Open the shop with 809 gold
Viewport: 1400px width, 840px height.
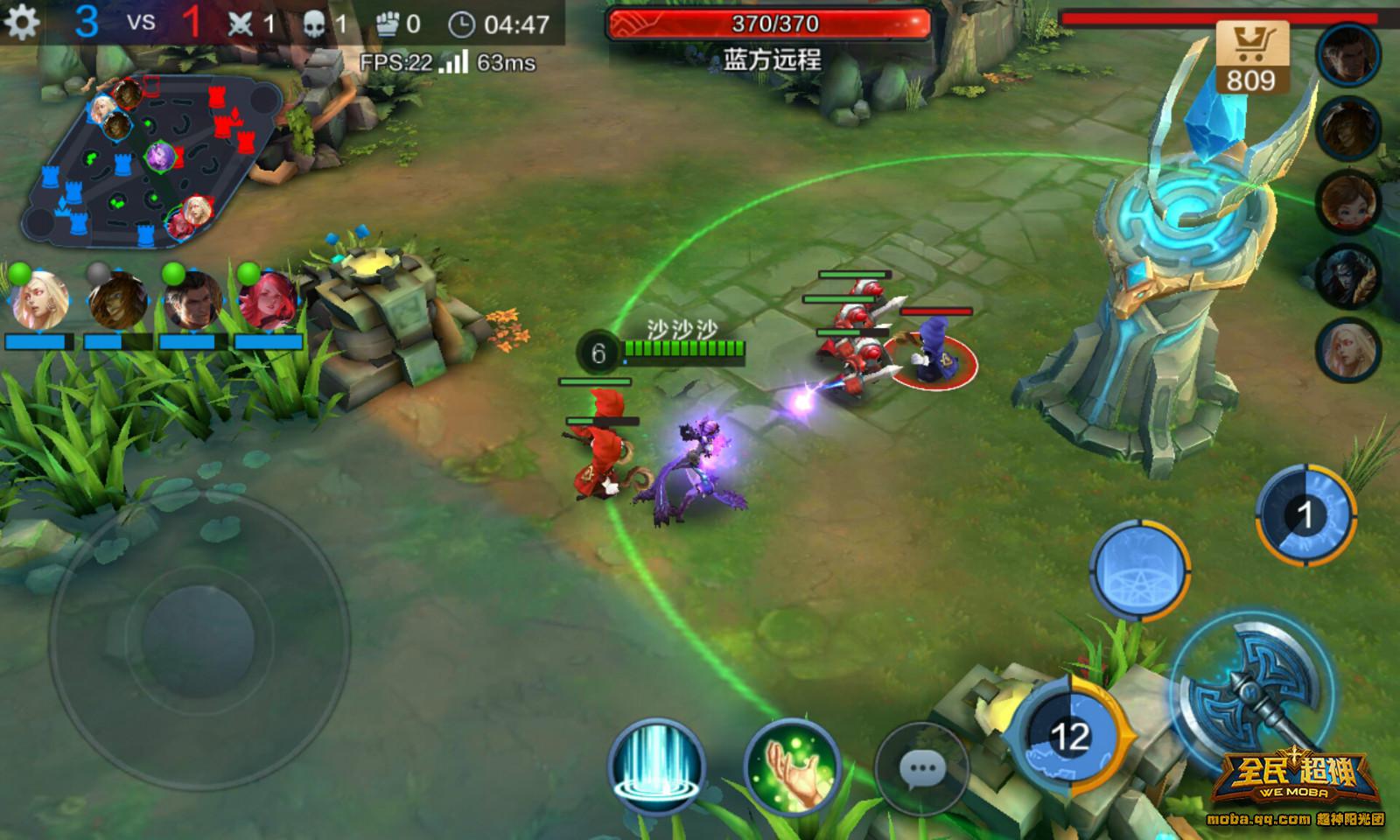1251,58
